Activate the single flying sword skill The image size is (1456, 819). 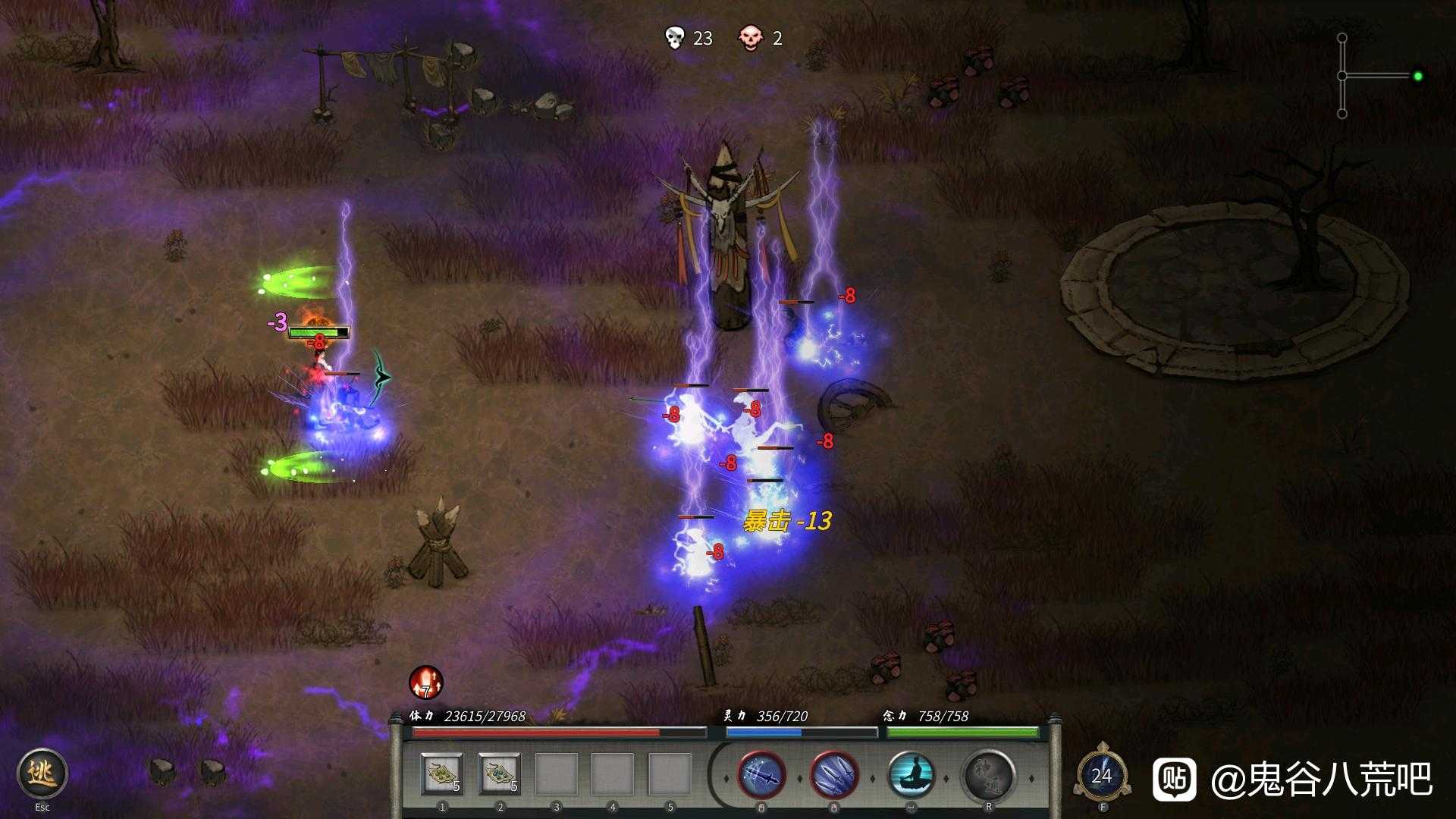pyautogui.click(x=761, y=776)
